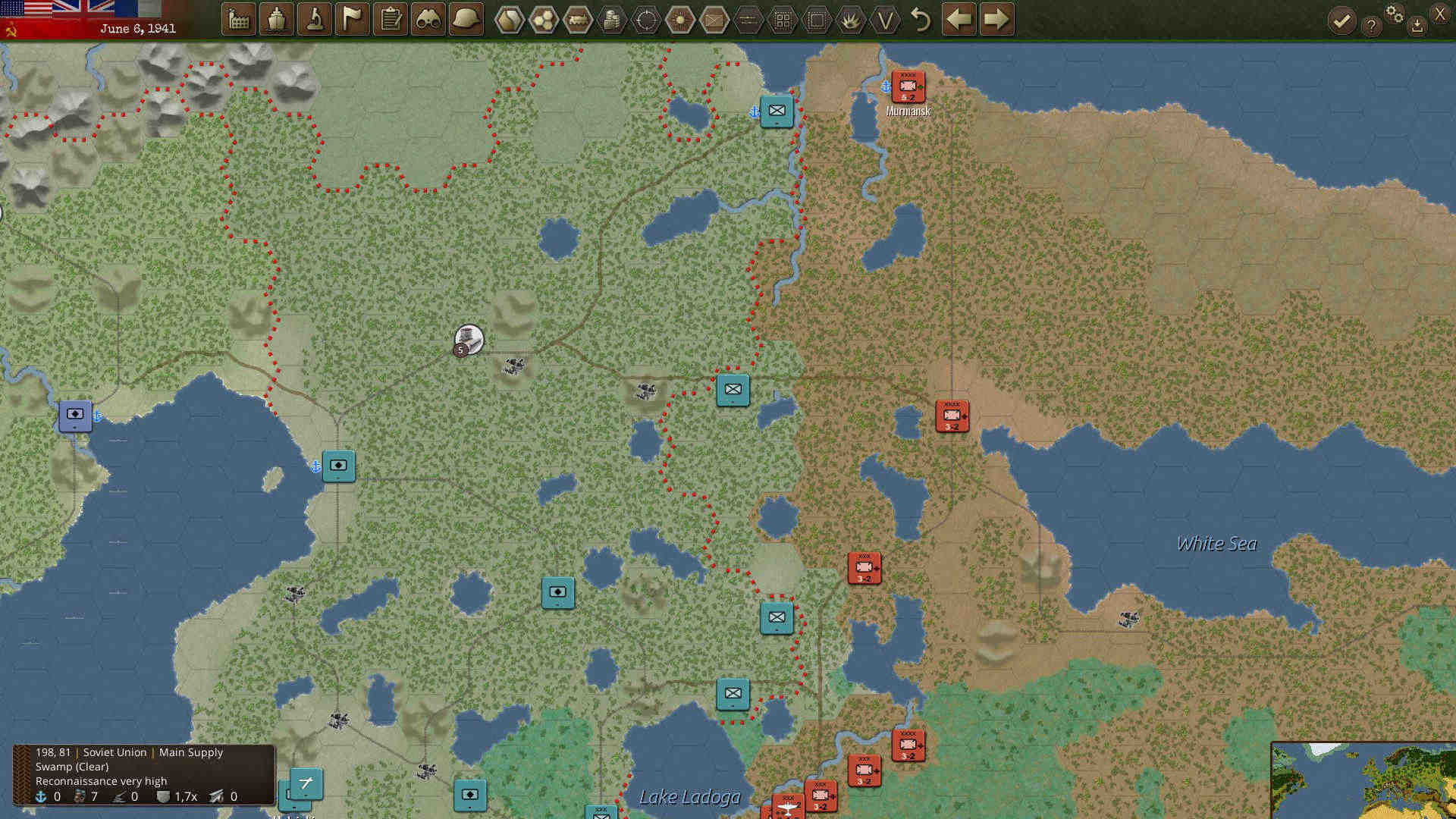Select the United States flag
Image resolution: width=1456 pixels, height=819 pixels.
pos(23,9)
